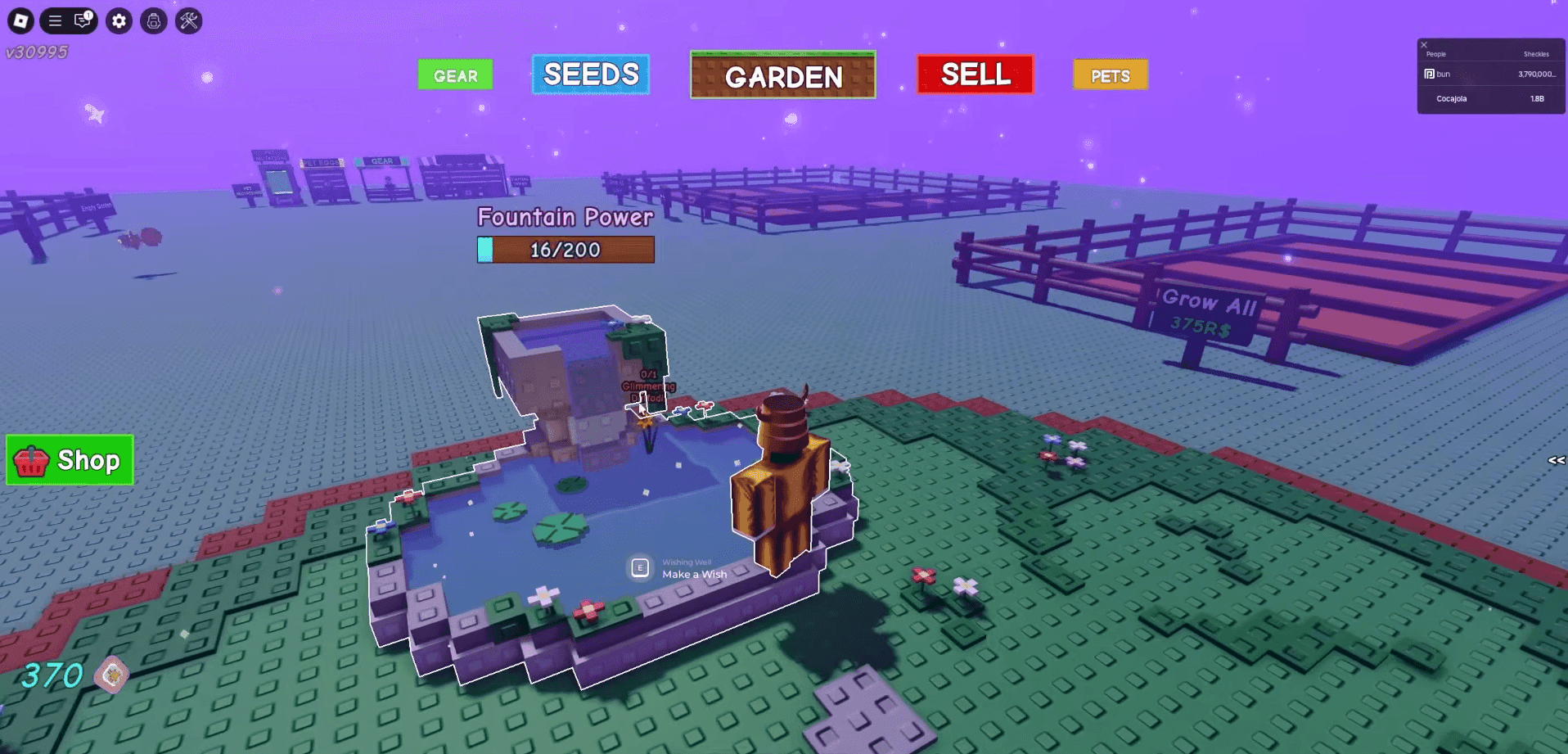Open the green Shop button
The height and width of the screenshot is (754, 1568).
(x=70, y=460)
